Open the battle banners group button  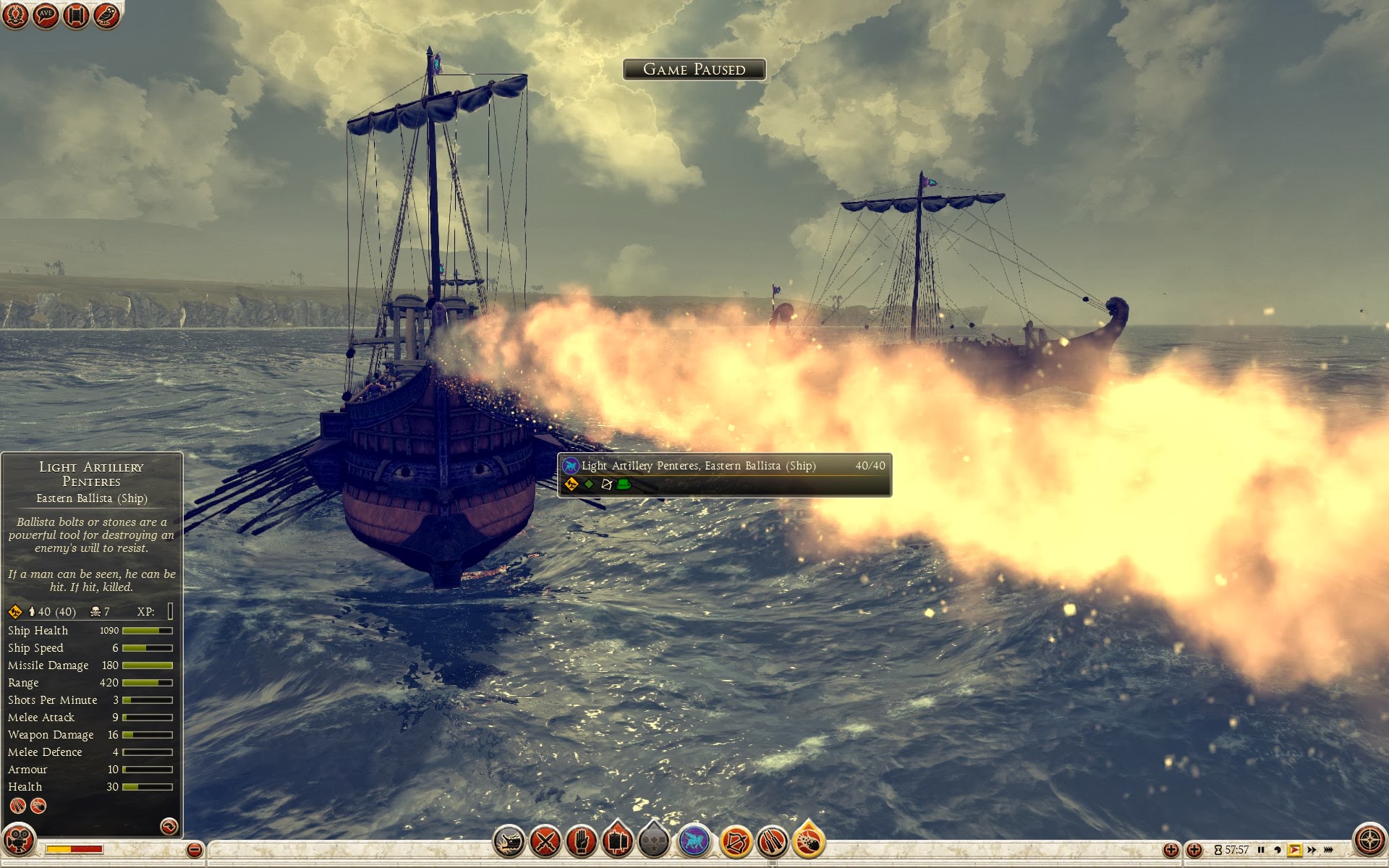pyautogui.click(x=618, y=842)
